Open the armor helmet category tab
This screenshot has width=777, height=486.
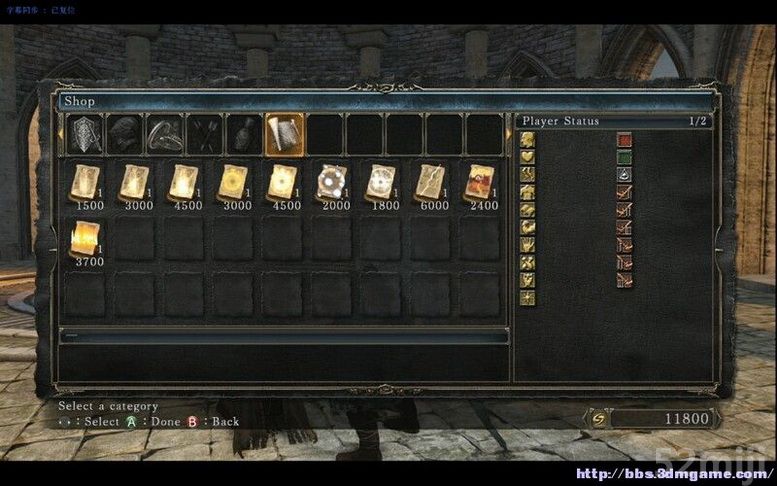(125, 135)
